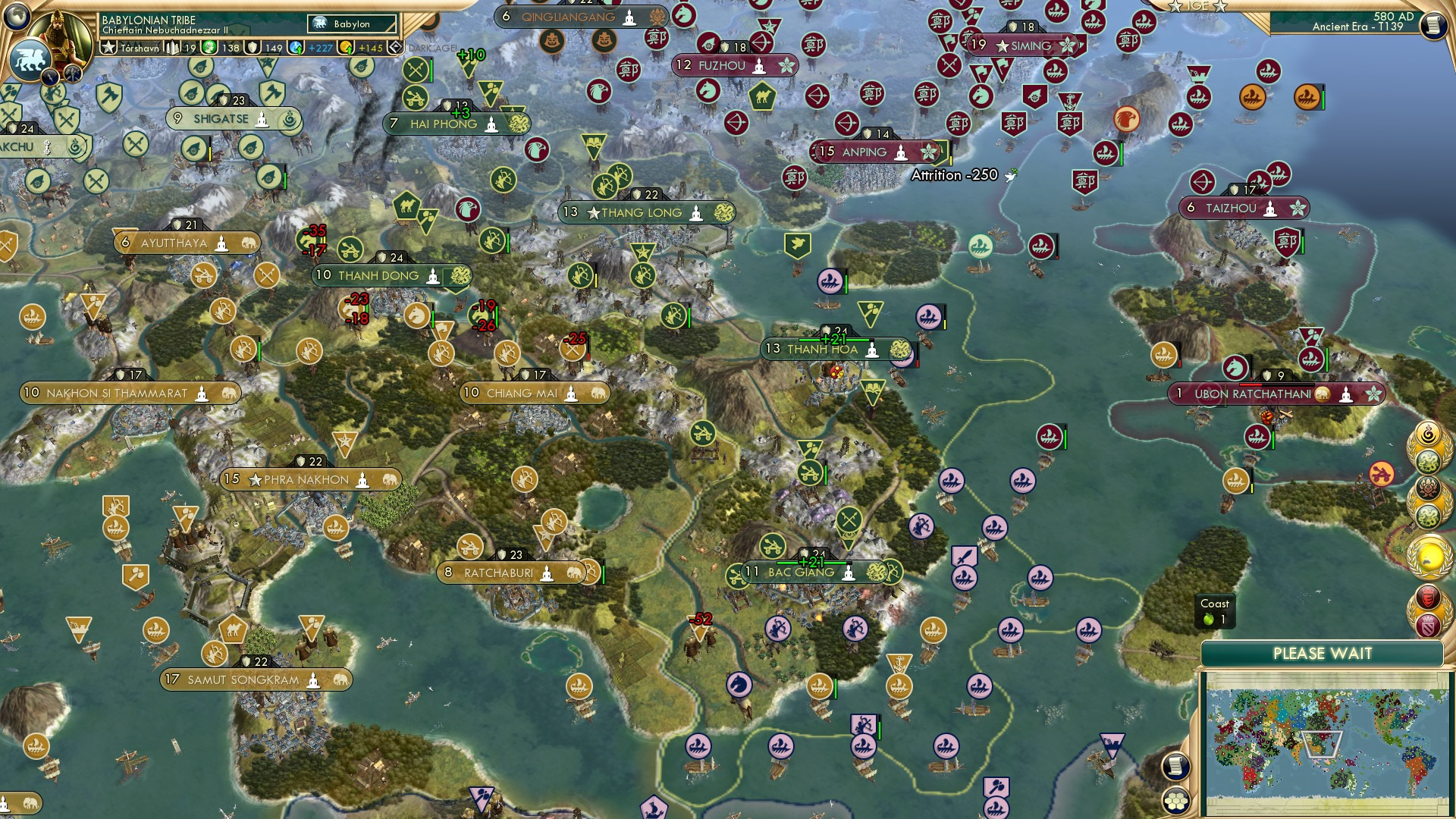Click the Dark Age diamond indicator
The height and width of the screenshot is (819, 1456).
point(394,46)
